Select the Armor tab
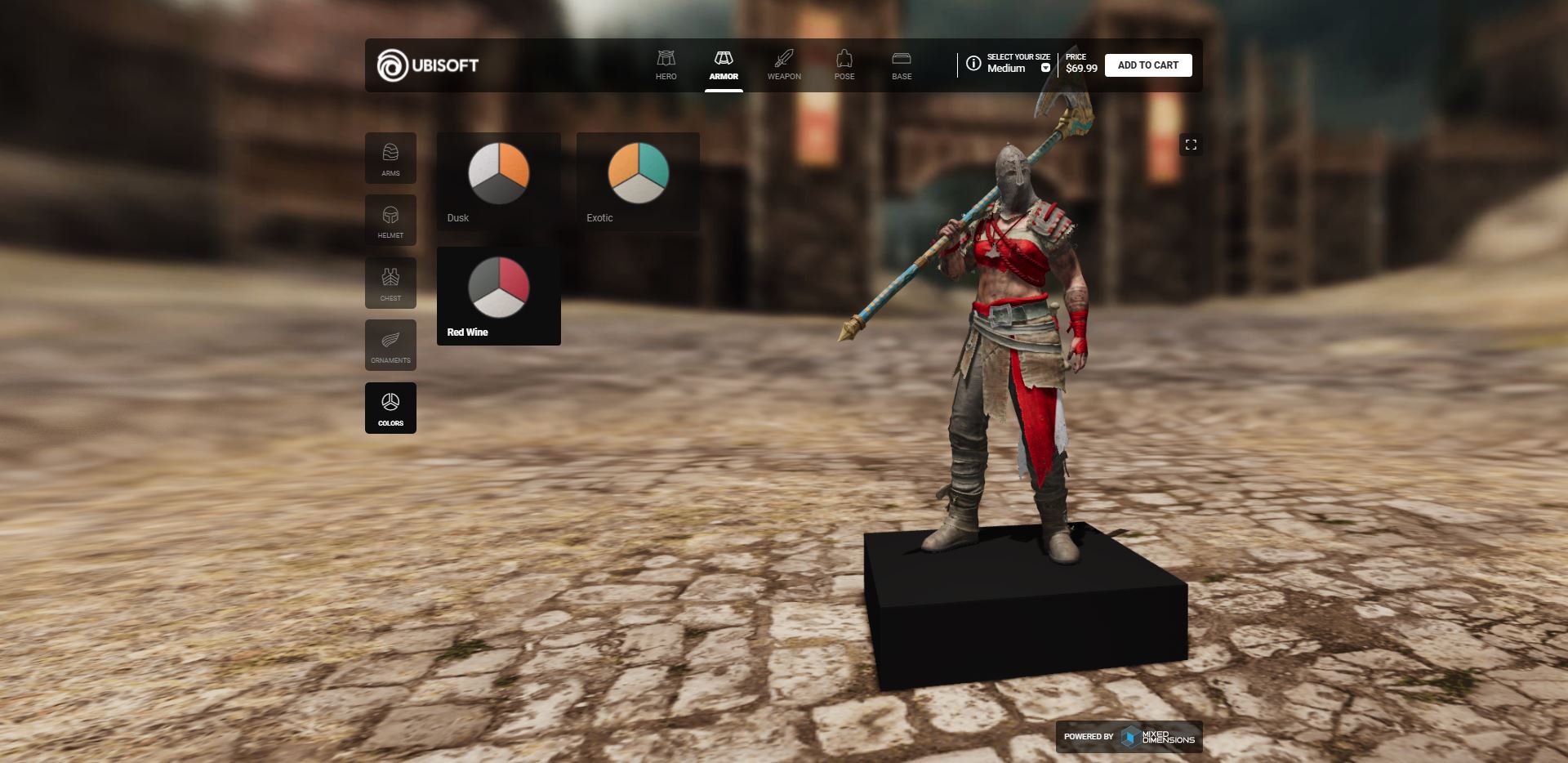Viewport: 1568px width, 763px height. pyautogui.click(x=724, y=65)
